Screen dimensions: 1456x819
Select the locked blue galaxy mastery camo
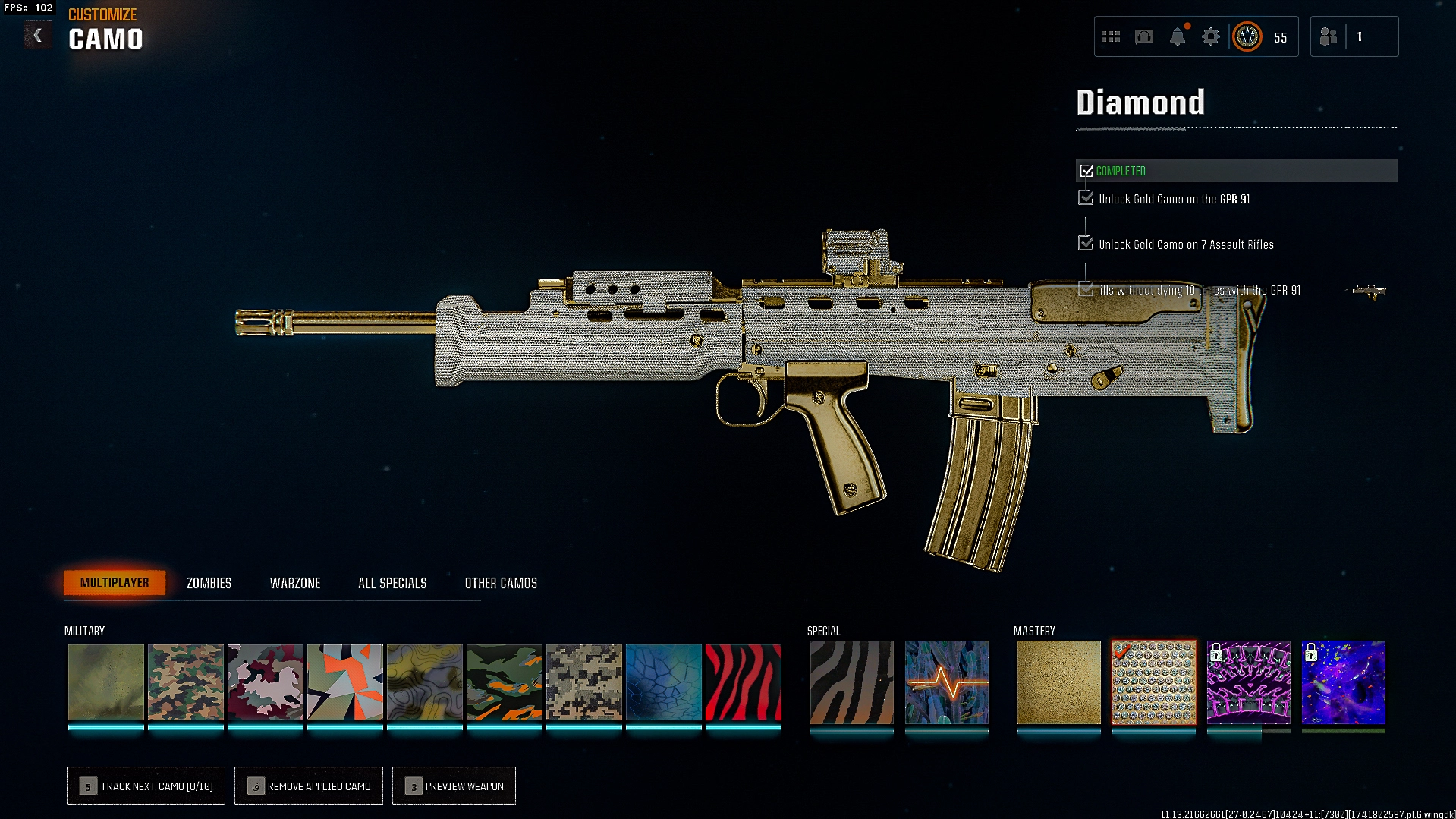pos(1343,682)
